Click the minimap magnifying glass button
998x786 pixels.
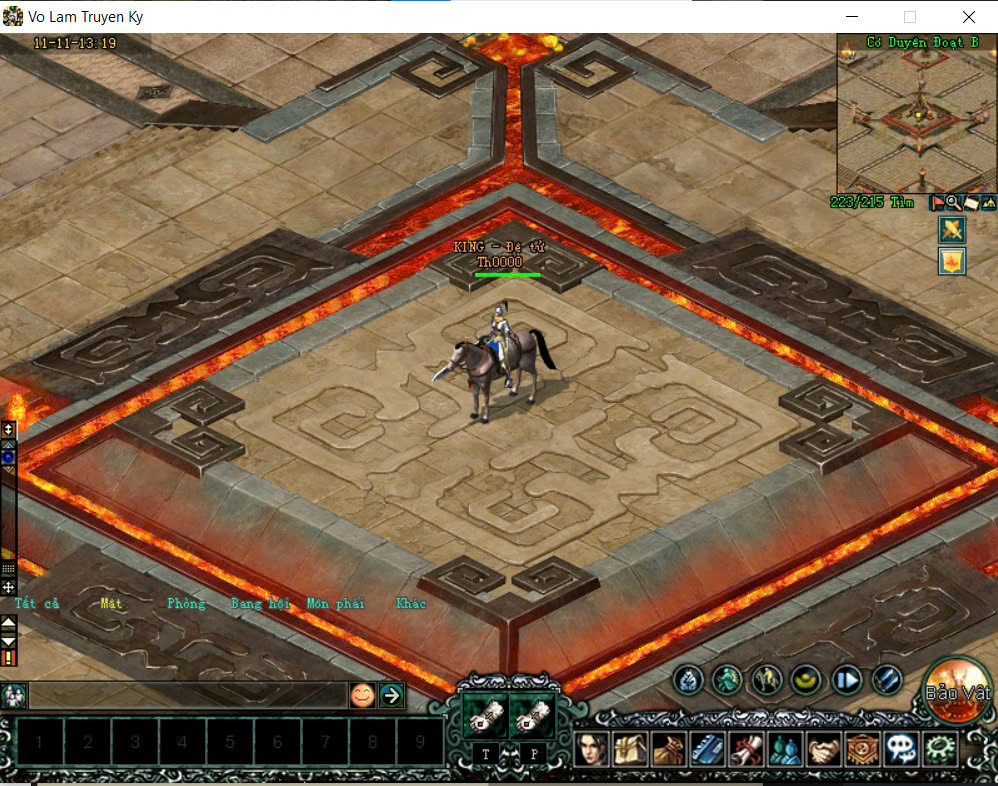953,202
